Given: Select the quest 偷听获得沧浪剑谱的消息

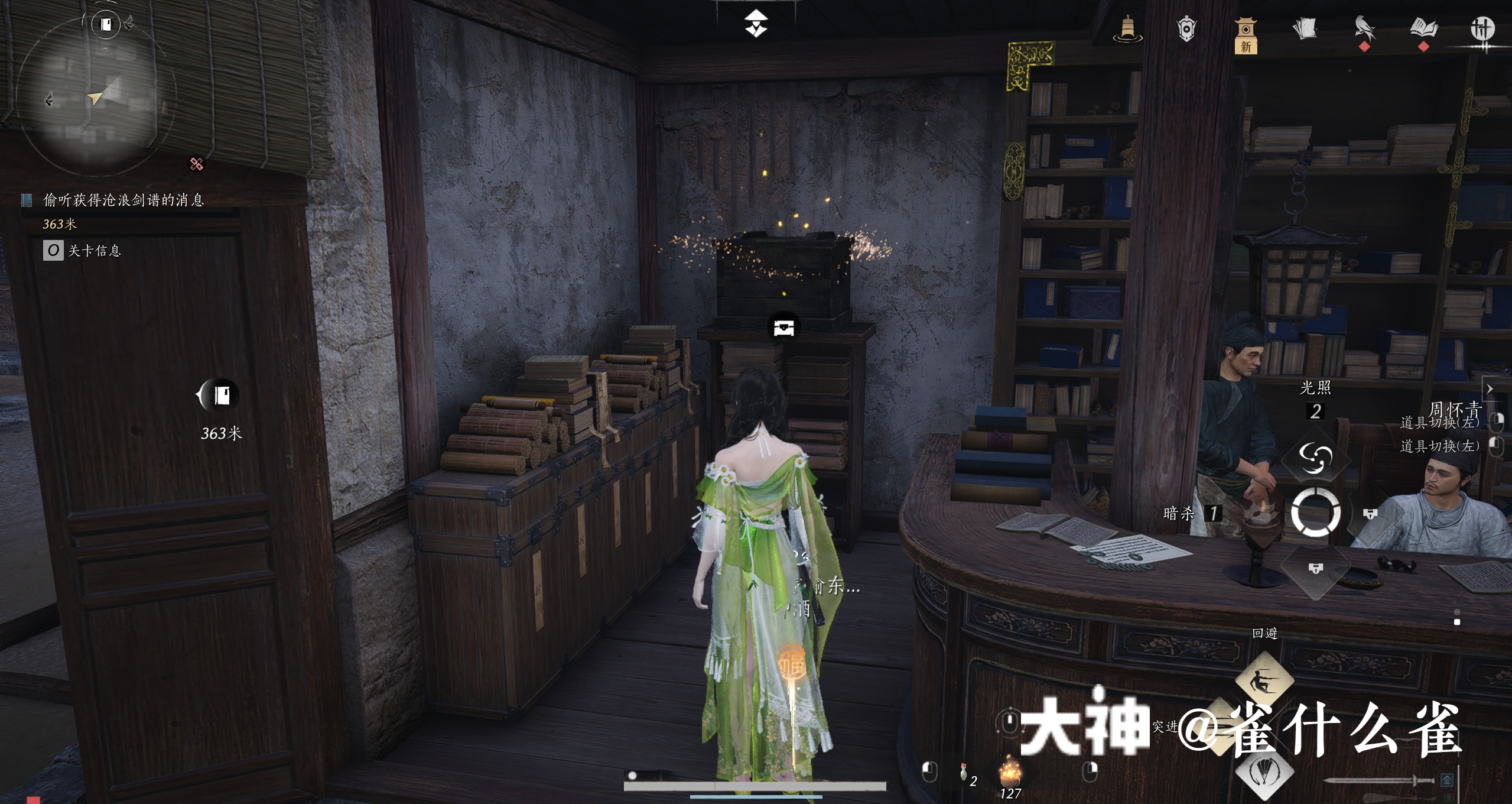Looking at the screenshot, I should pyautogui.click(x=121, y=201).
